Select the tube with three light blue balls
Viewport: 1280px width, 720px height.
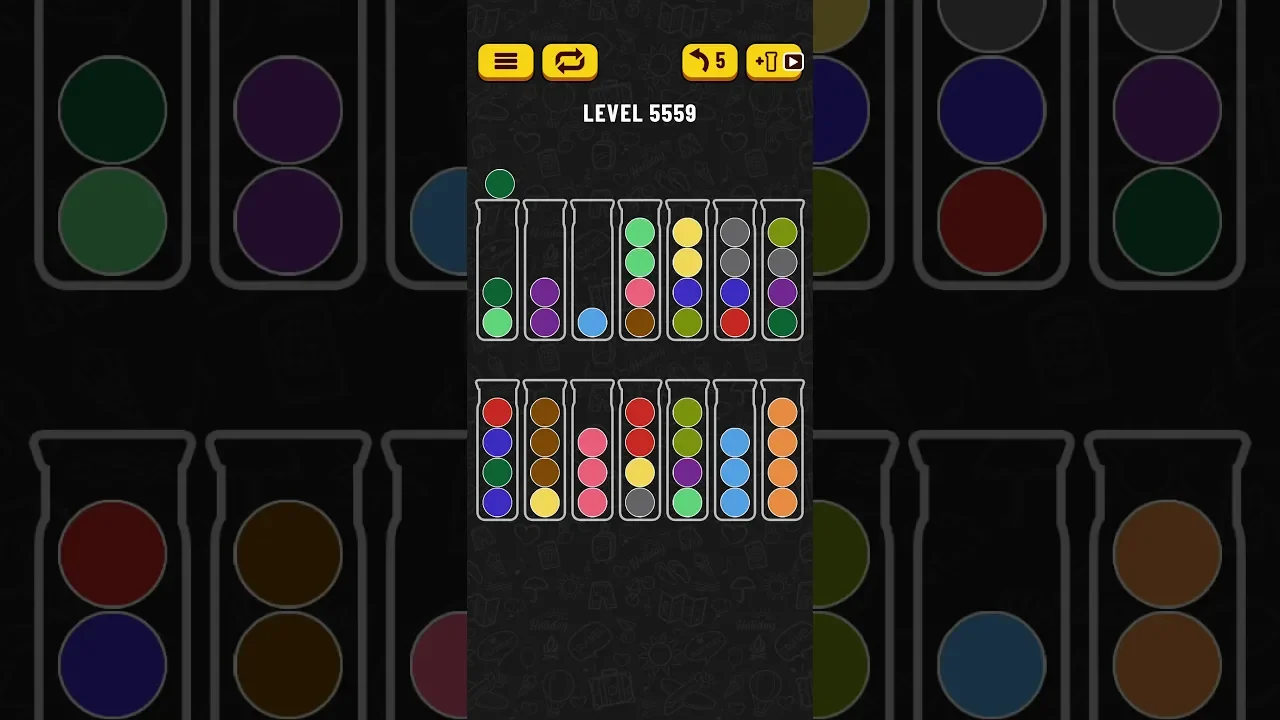(x=735, y=452)
